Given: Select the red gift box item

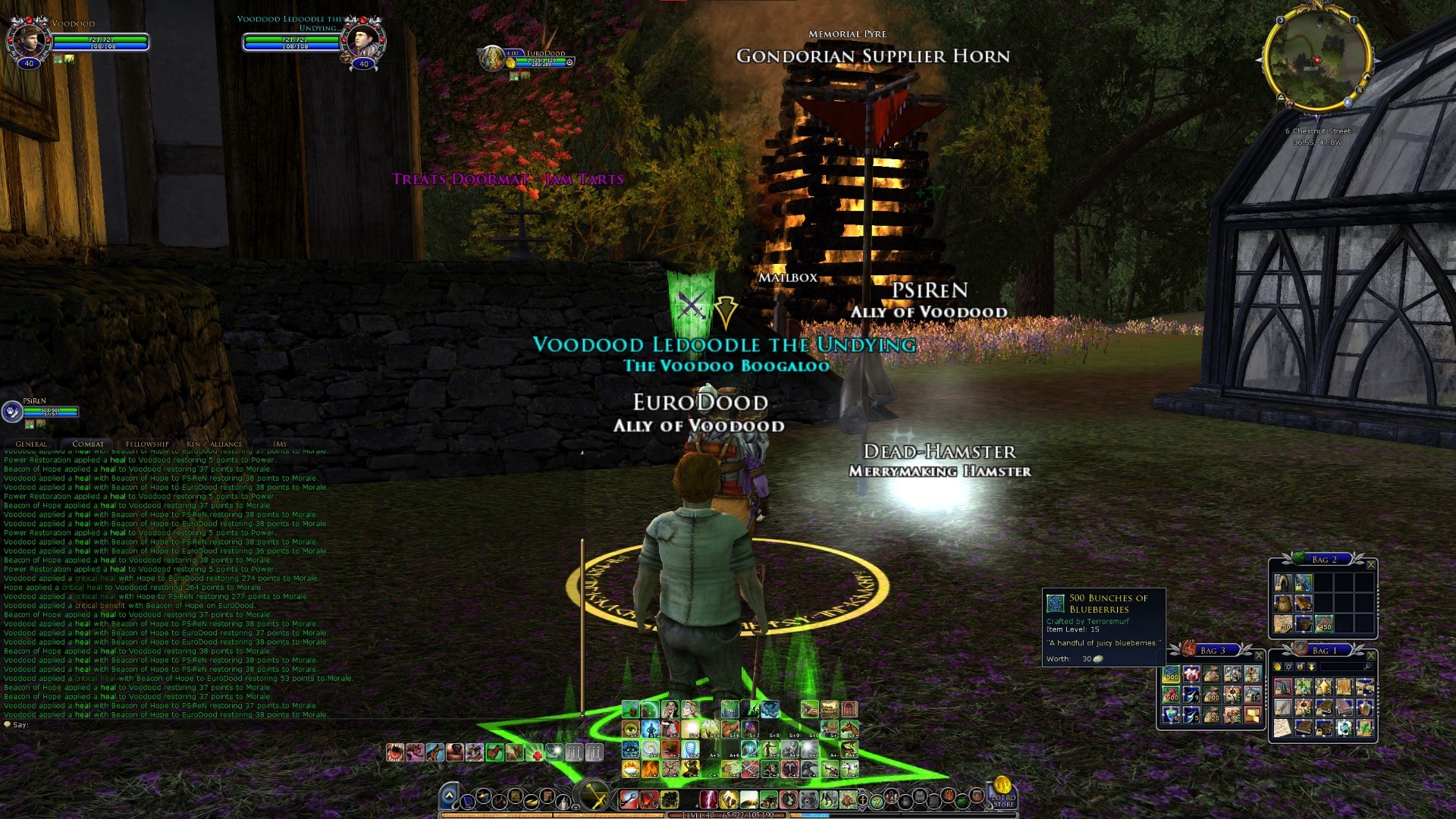Looking at the screenshot, I should click(1191, 674).
